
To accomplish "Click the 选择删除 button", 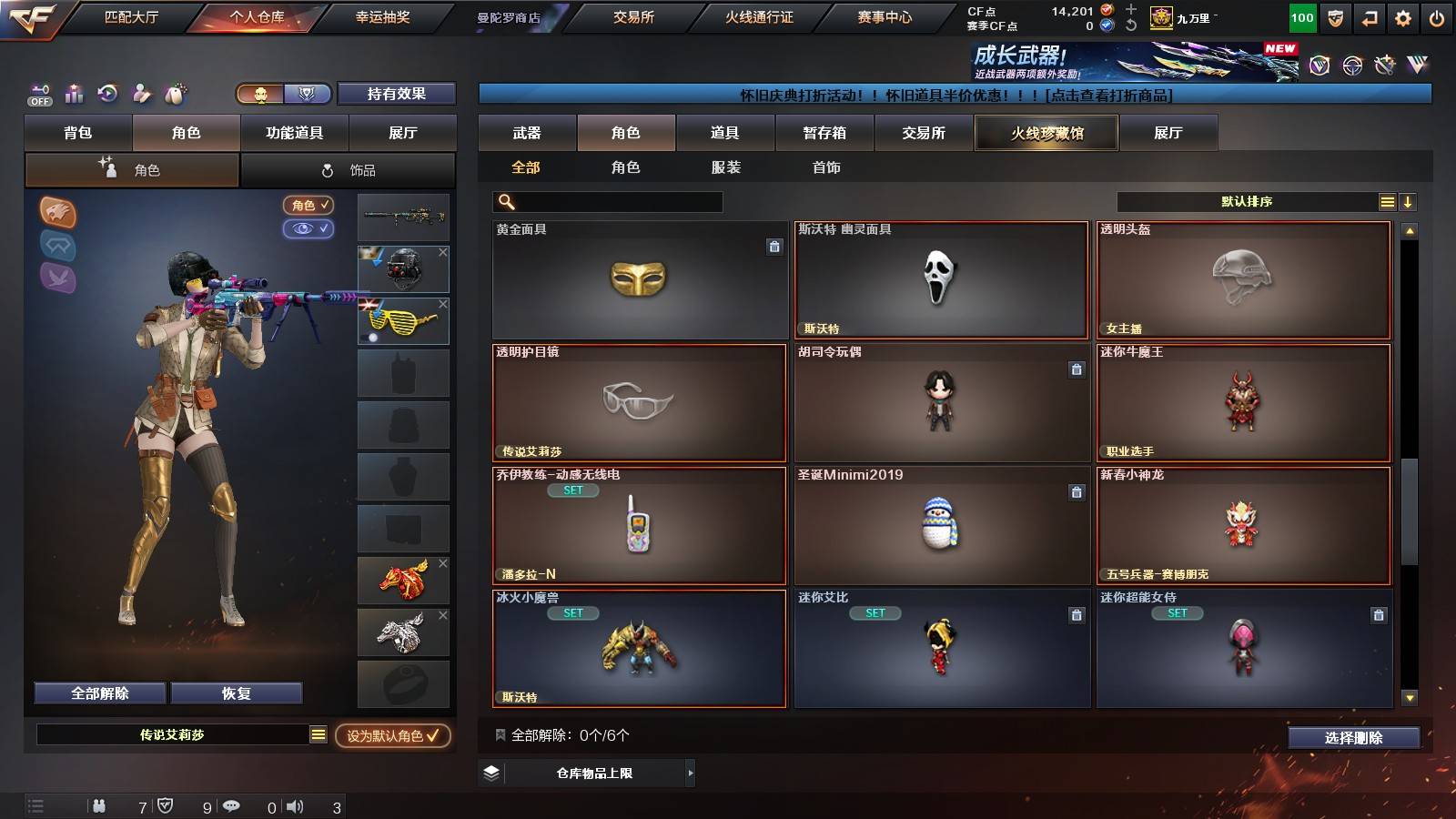I will pos(1353,738).
